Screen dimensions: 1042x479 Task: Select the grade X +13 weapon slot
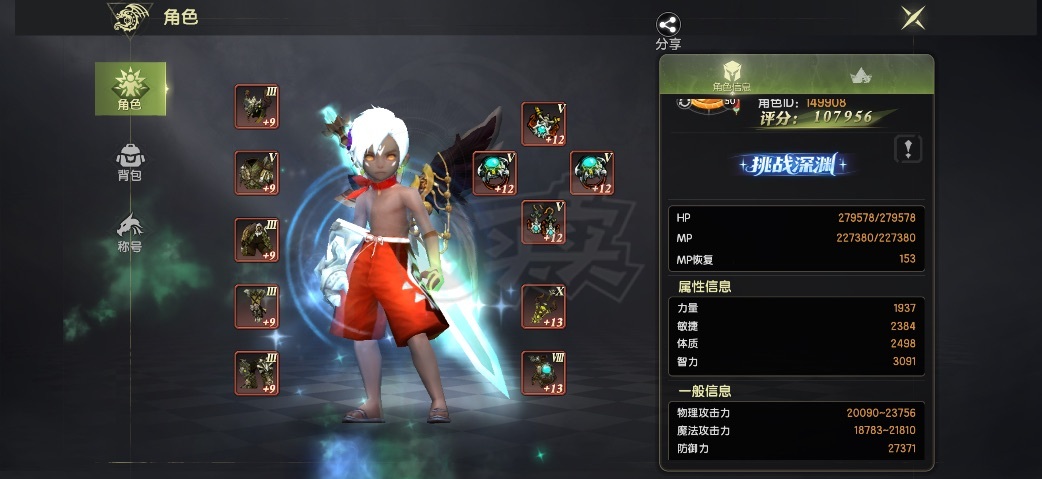pos(543,306)
